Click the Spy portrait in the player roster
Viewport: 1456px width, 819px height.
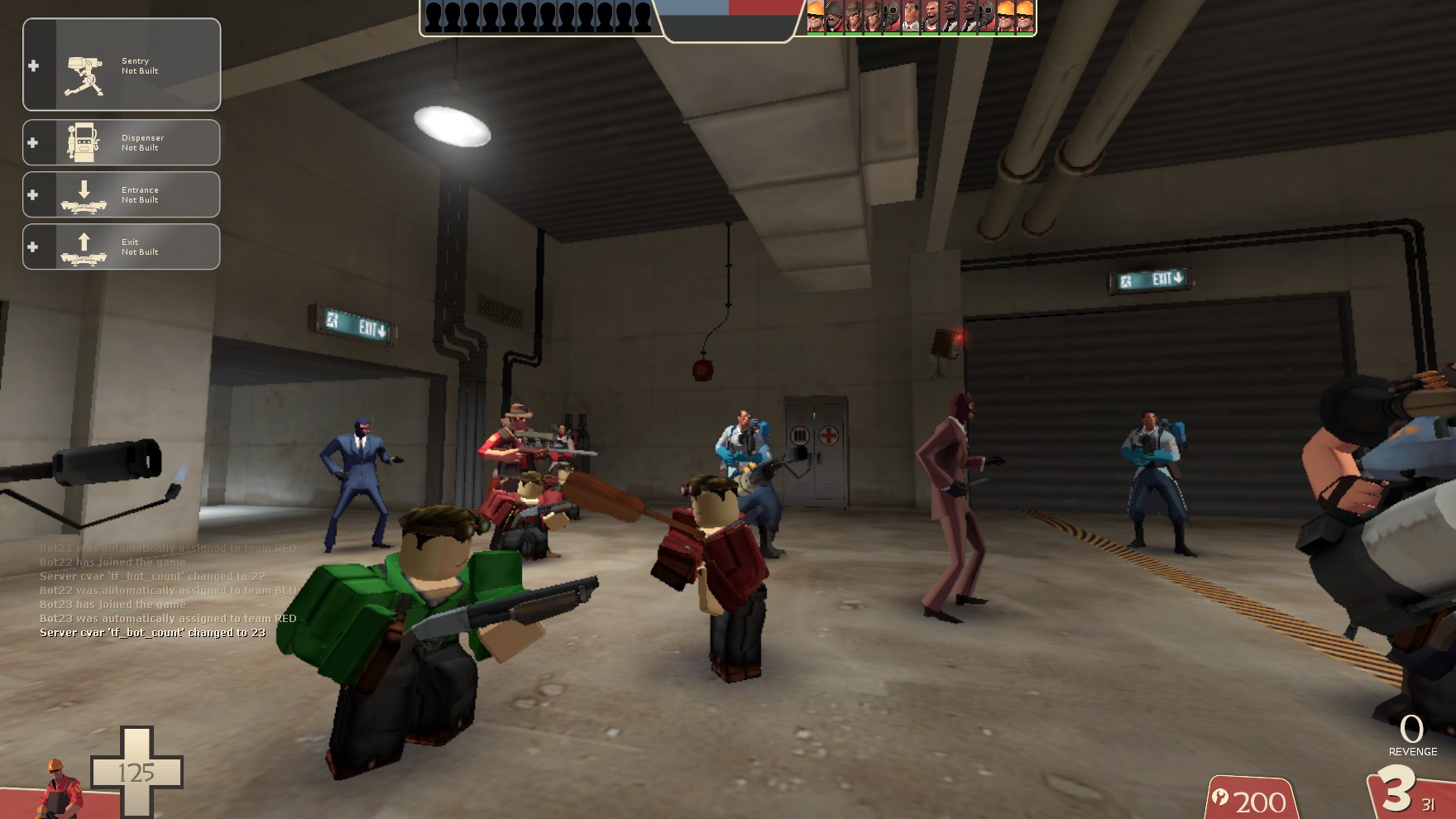click(950, 17)
